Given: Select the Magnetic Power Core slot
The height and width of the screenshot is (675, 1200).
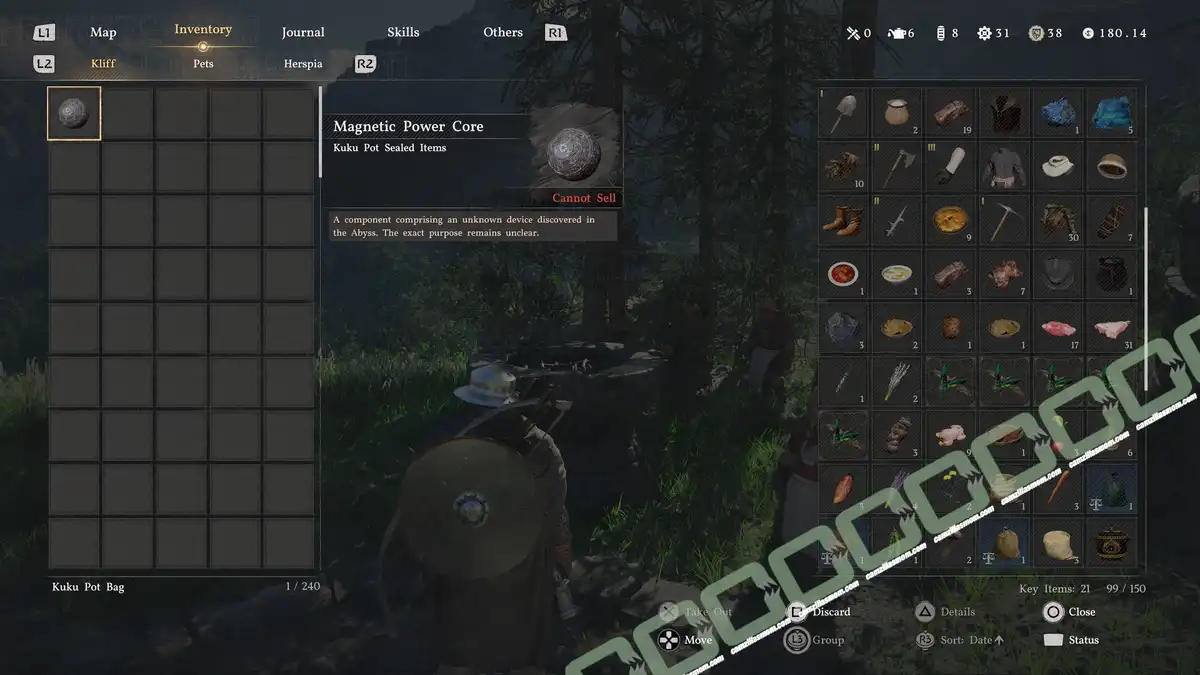Looking at the screenshot, I should (x=74, y=114).
